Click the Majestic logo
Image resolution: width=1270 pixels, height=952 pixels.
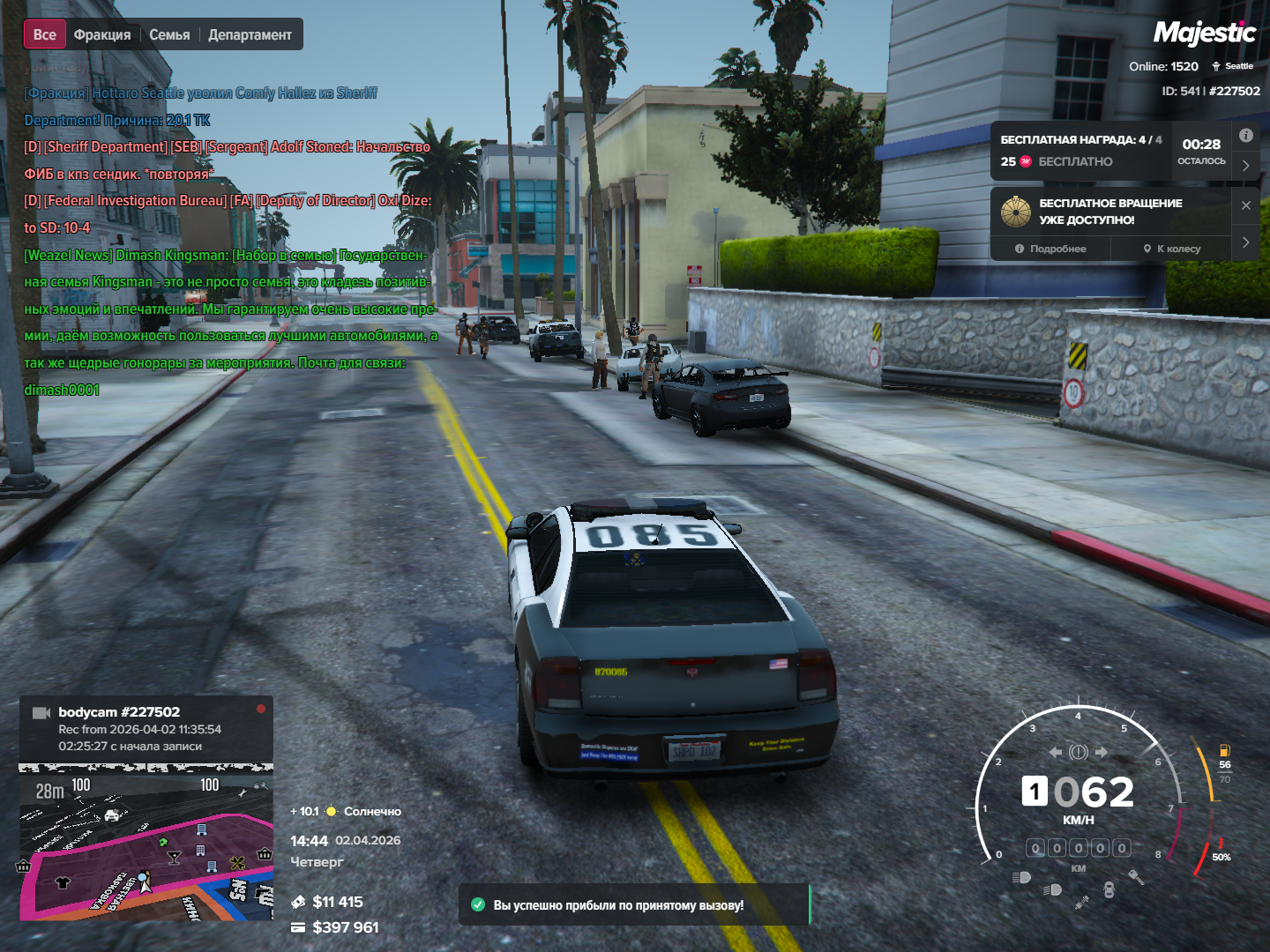pyautogui.click(x=1204, y=33)
